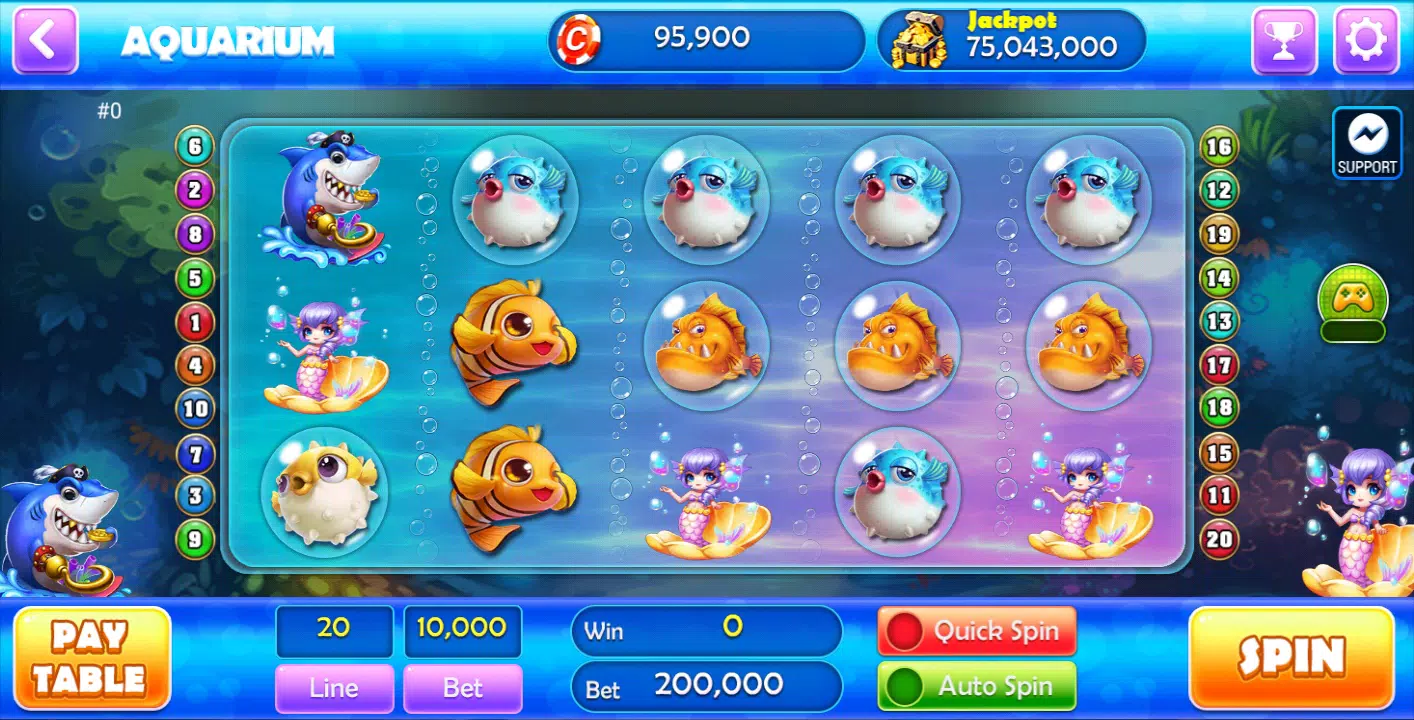Enable Quick Spin mode

coord(976,630)
